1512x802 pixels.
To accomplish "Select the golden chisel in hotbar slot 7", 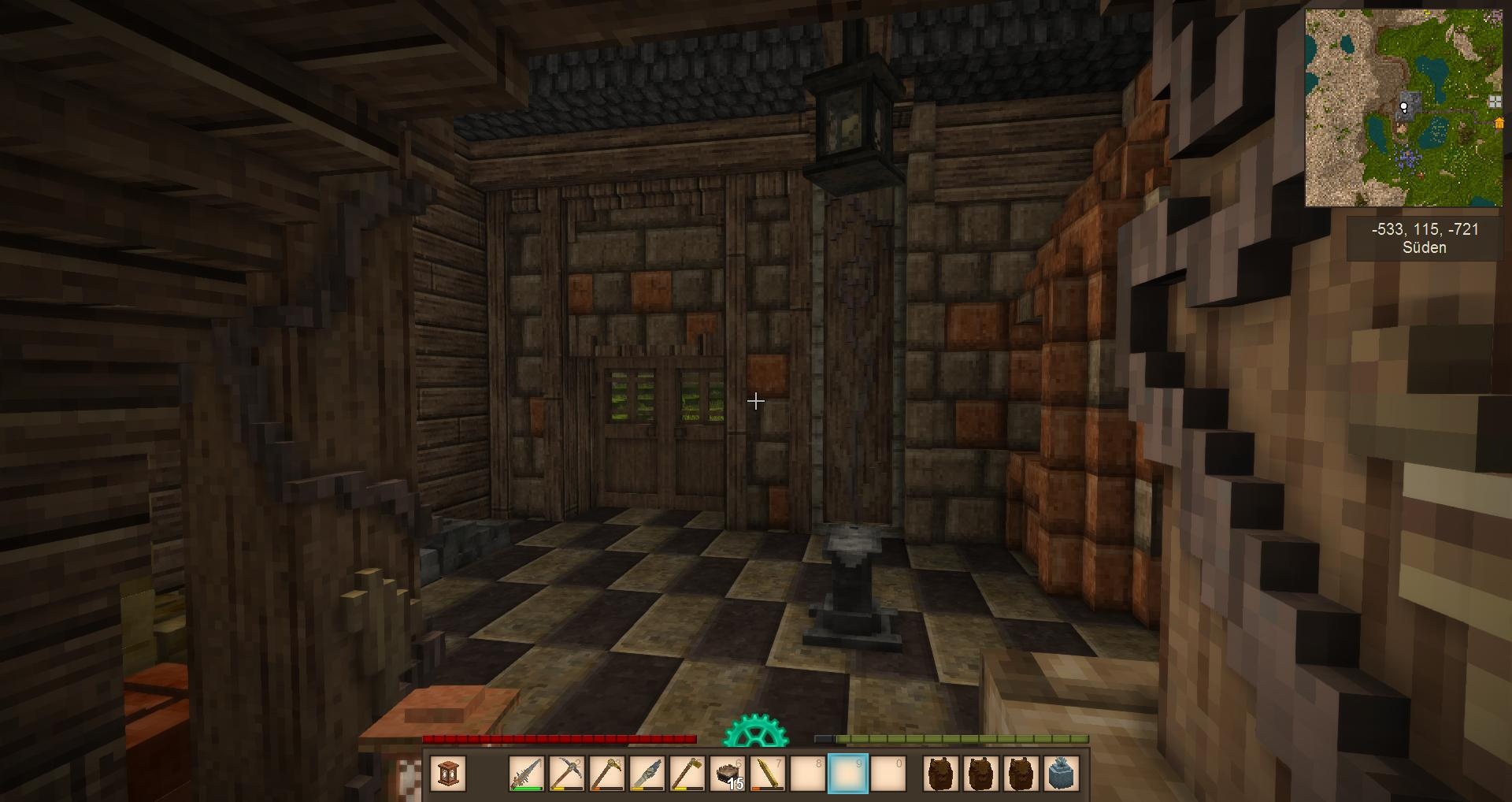I will coord(768,774).
